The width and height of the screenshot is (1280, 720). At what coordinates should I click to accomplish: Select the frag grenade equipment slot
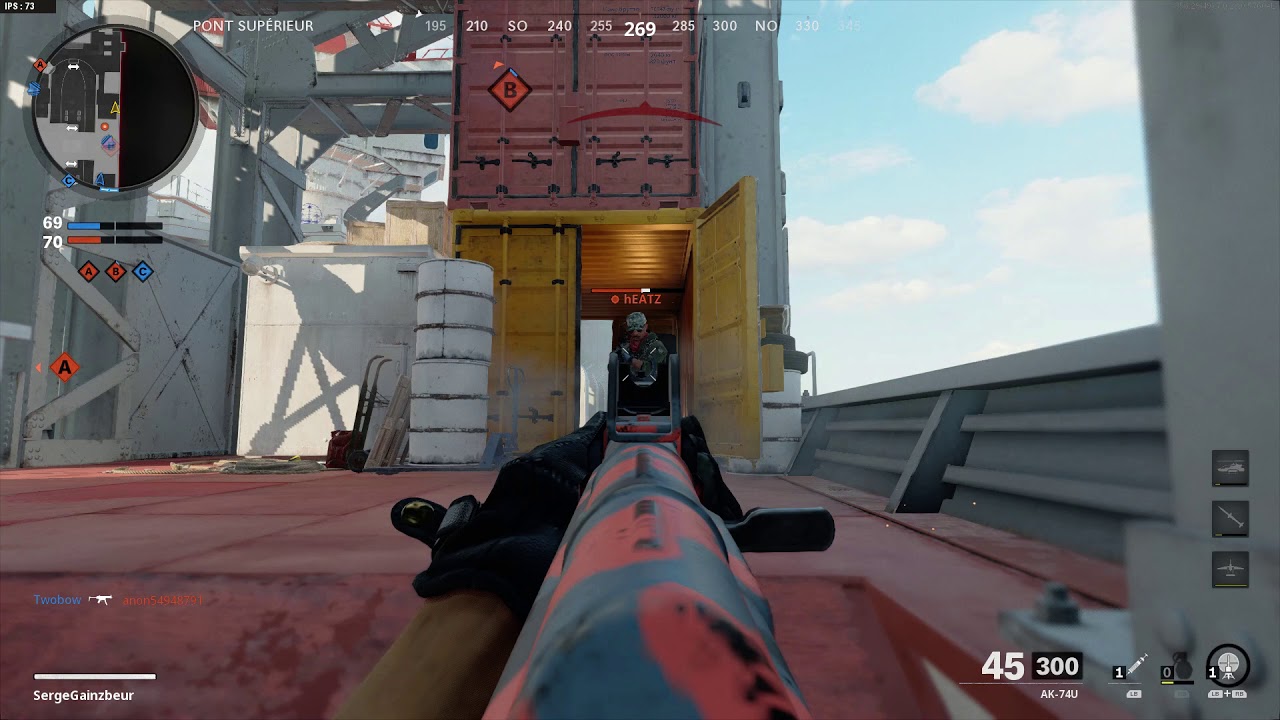1181,669
